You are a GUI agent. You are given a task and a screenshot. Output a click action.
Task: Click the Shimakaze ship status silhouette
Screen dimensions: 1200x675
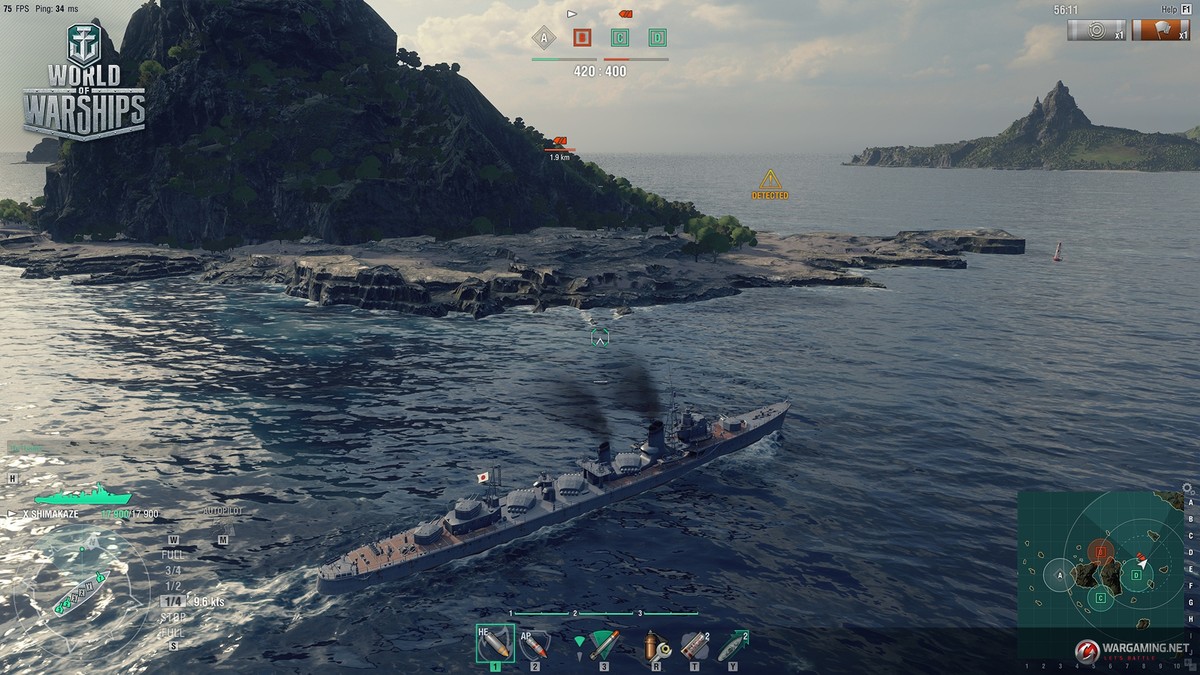tap(82, 495)
